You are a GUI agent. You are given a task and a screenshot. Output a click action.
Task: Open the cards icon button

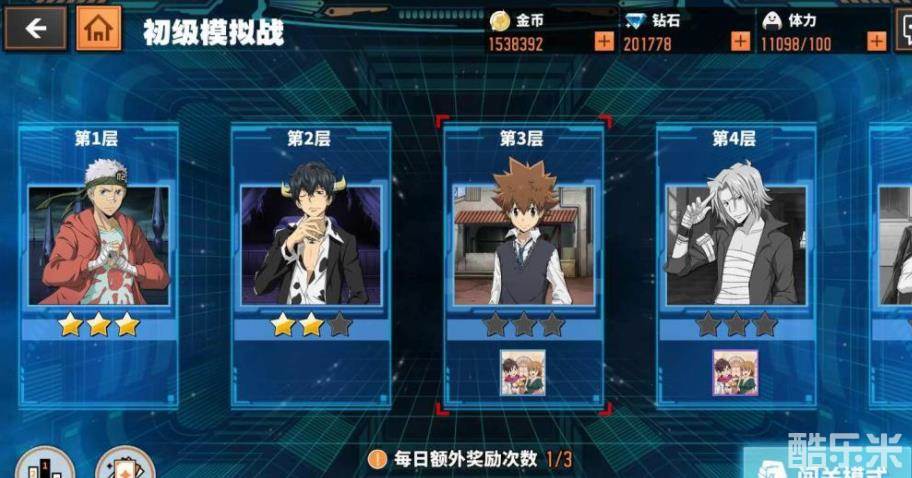coord(124,465)
